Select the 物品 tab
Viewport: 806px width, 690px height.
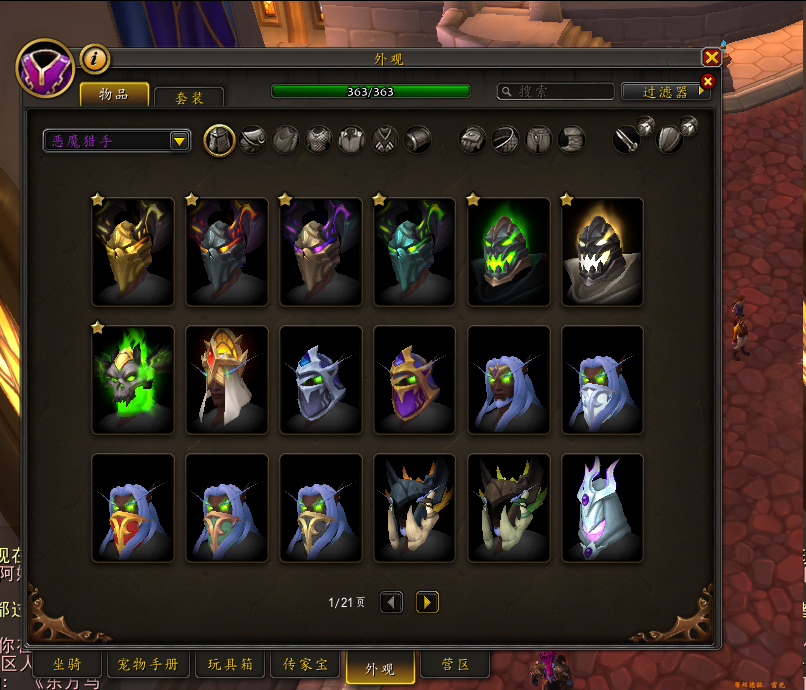tap(114, 94)
